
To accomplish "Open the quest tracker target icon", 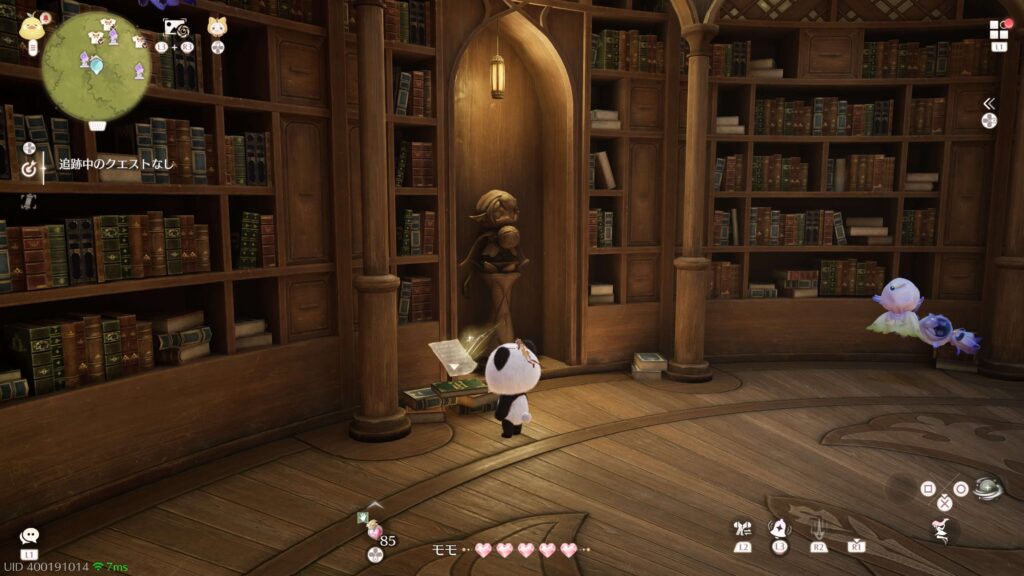I will (29, 169).
